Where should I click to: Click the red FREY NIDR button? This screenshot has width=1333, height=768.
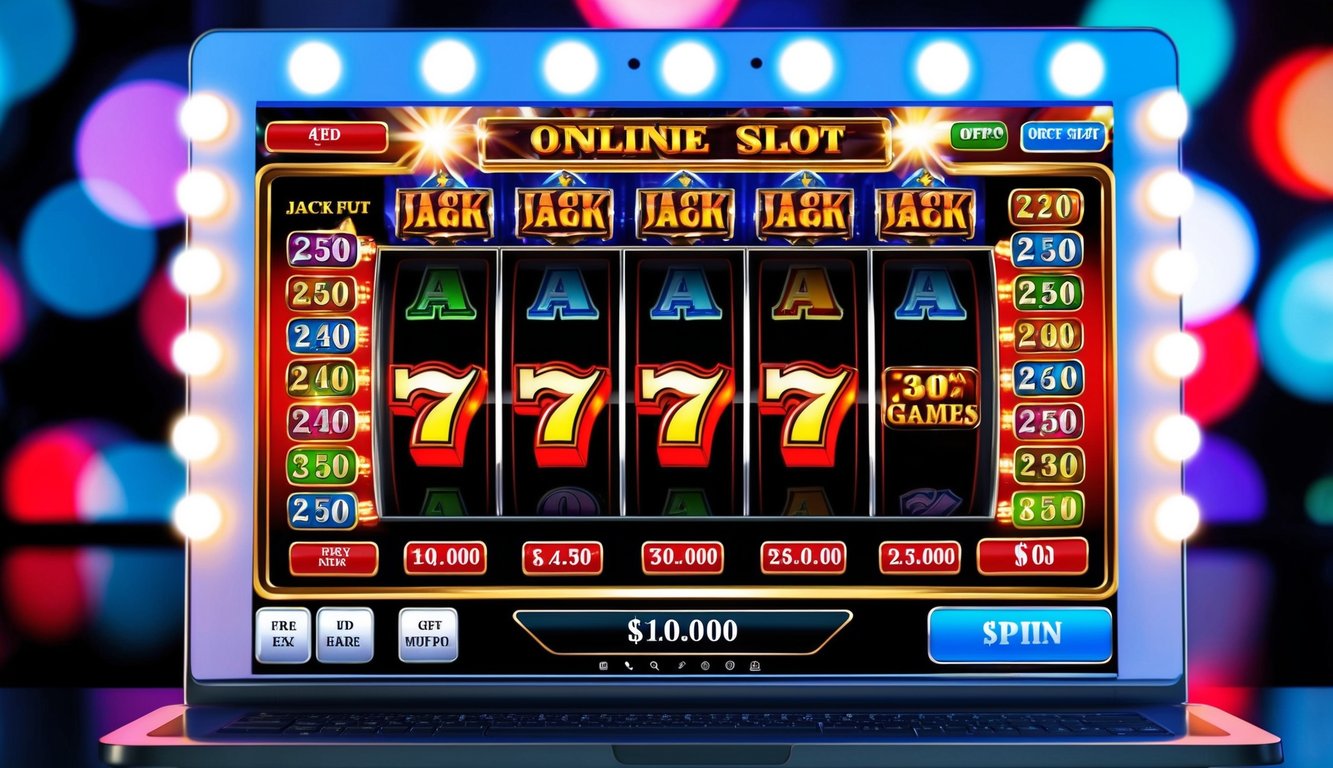(333, 558)
